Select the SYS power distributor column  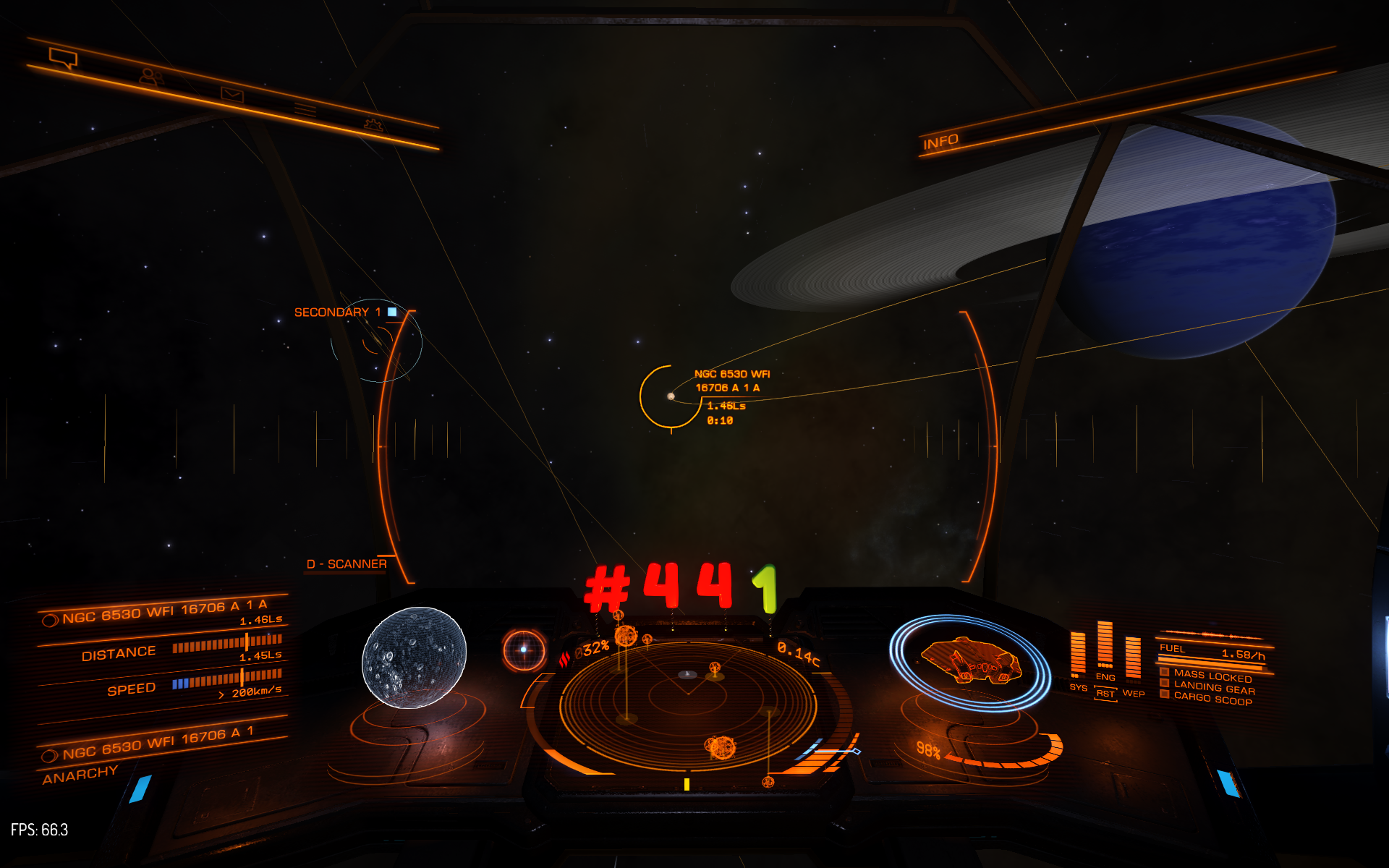(x=1078, y=655)
